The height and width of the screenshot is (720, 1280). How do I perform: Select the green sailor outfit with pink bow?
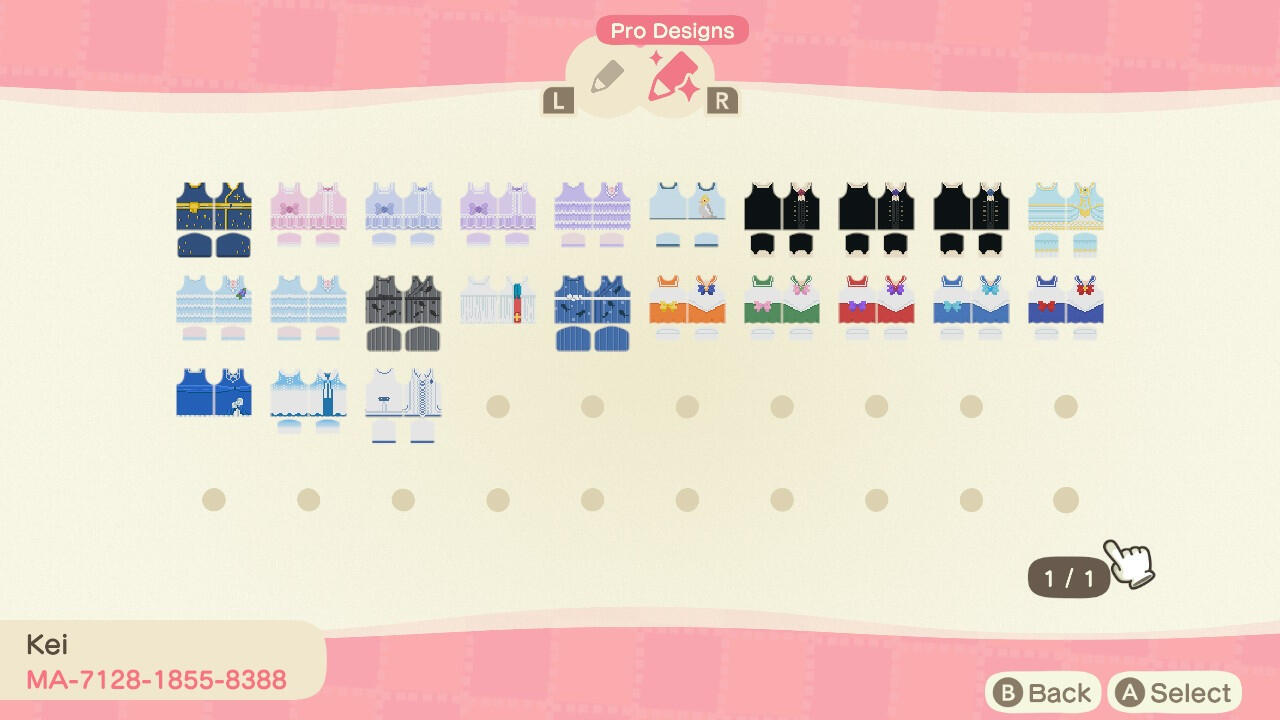point(782,307)
